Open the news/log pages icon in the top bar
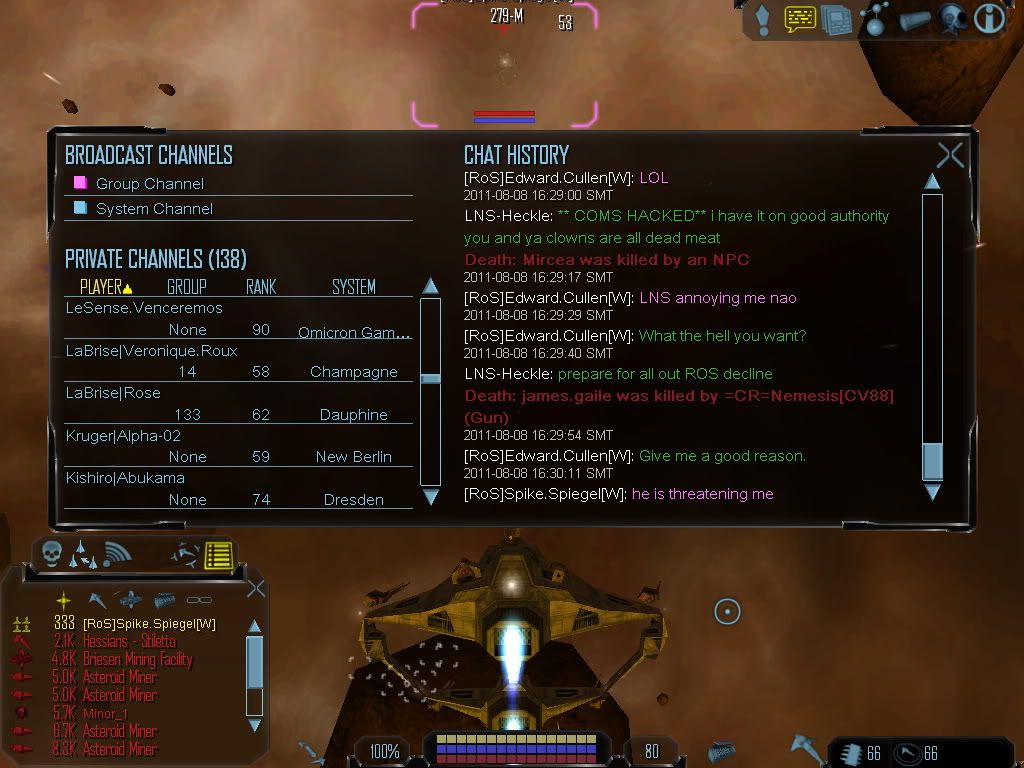The image size is (1024, 768). (x=836, y=20)
